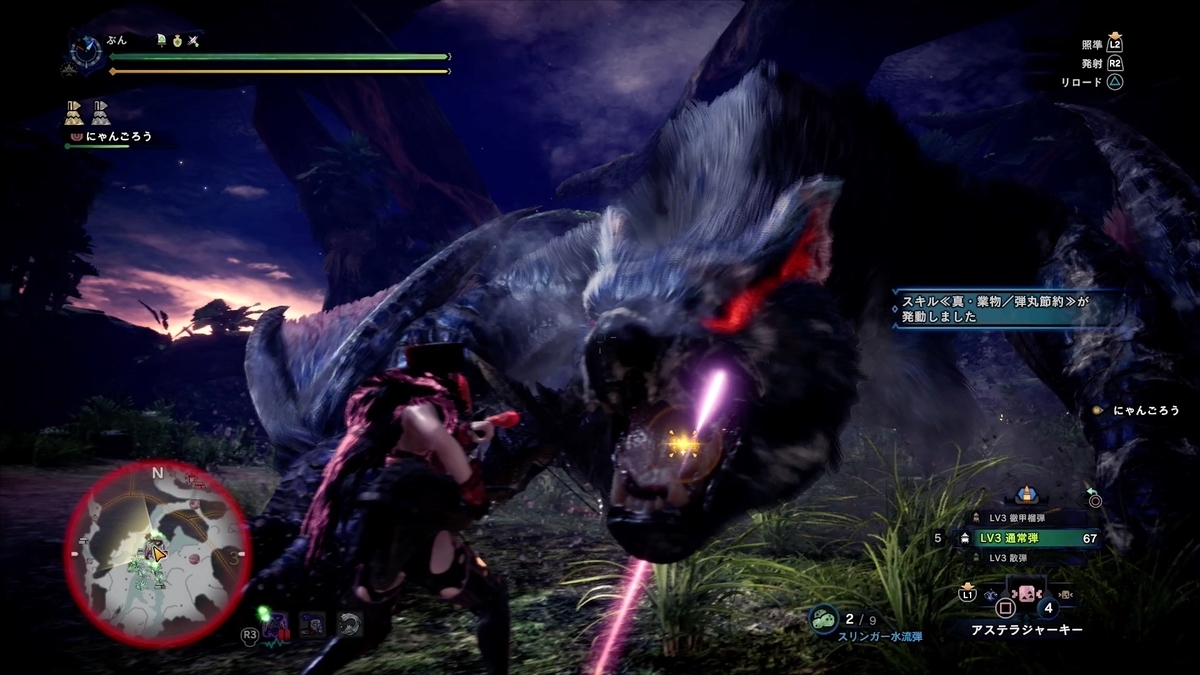Click the ammo type icon above the ammo list
Image resolution: width=1200 pixels, height=675 pixels.
pyautogui.click(x=1023, y=494)
